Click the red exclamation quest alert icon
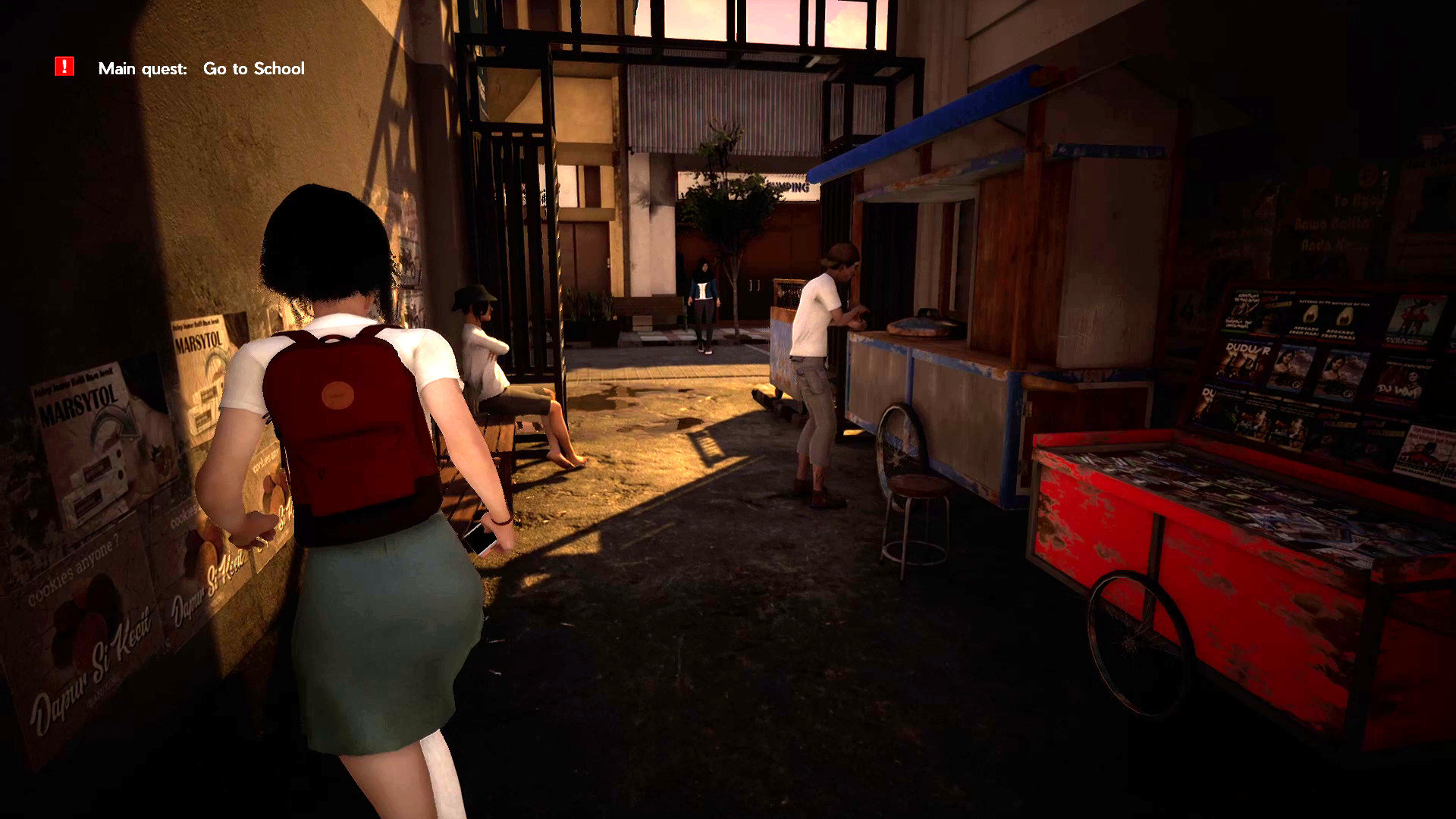The width and height of the screenshot is (1456, 819). click(64, 67)
